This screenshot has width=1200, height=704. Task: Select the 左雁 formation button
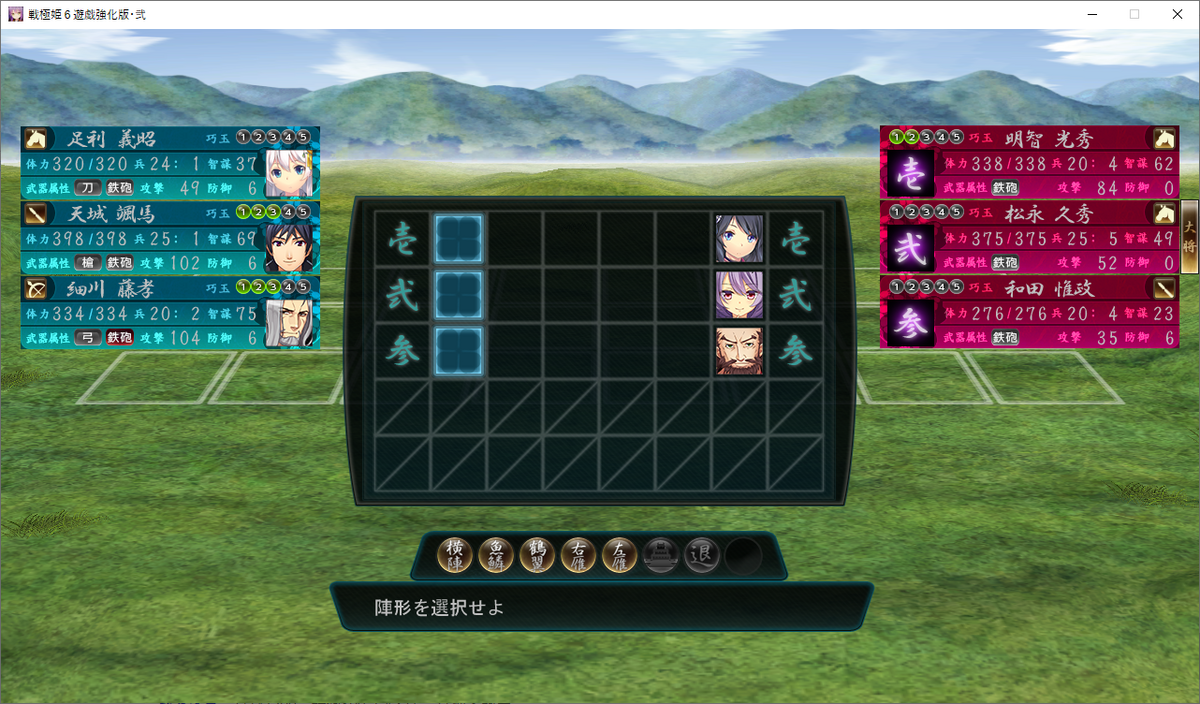coord(620,555)
